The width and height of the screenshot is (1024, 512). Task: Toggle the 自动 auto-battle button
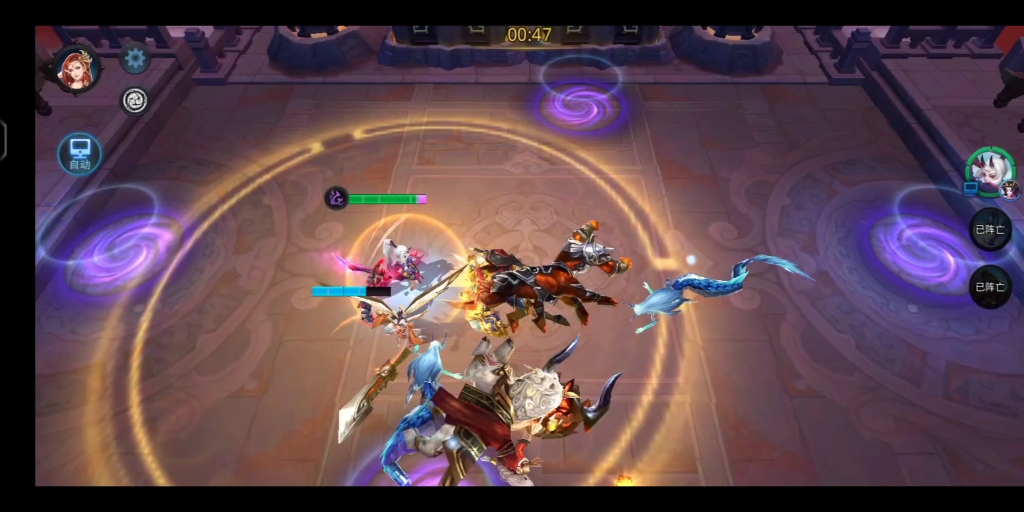click(x=79, y=154)
